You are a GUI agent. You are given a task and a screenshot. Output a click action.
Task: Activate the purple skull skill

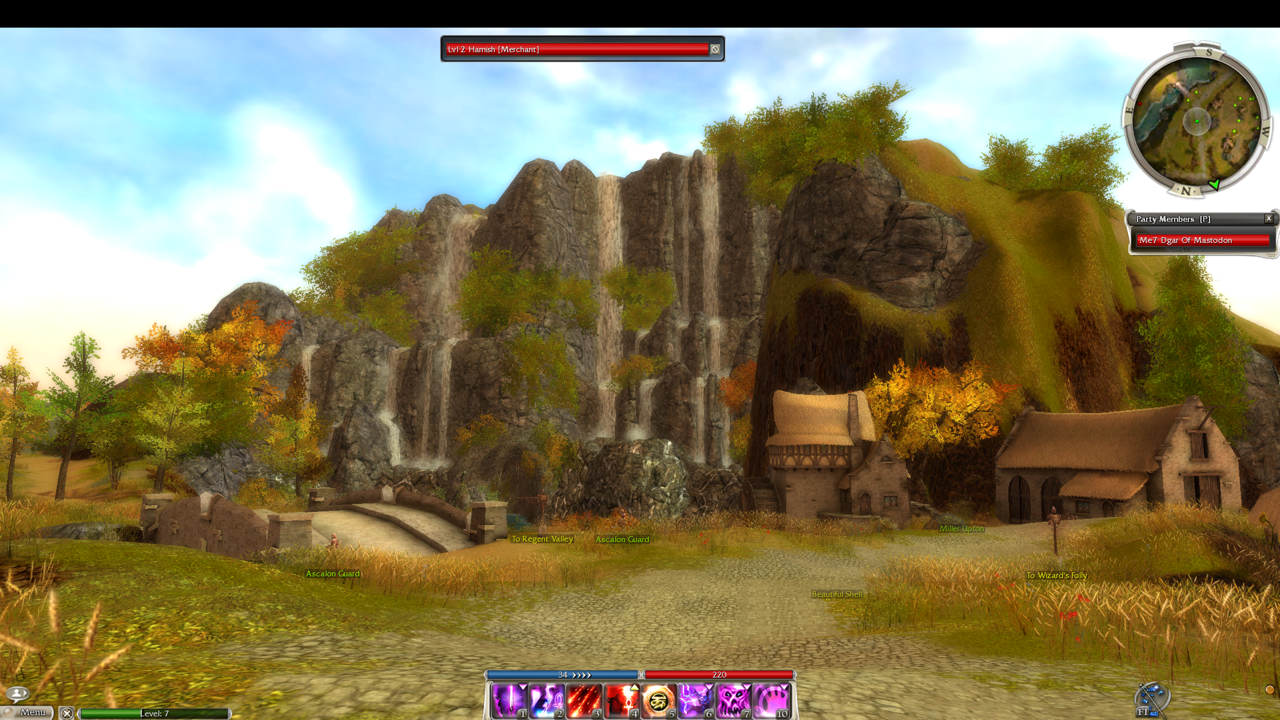(734, 700)
